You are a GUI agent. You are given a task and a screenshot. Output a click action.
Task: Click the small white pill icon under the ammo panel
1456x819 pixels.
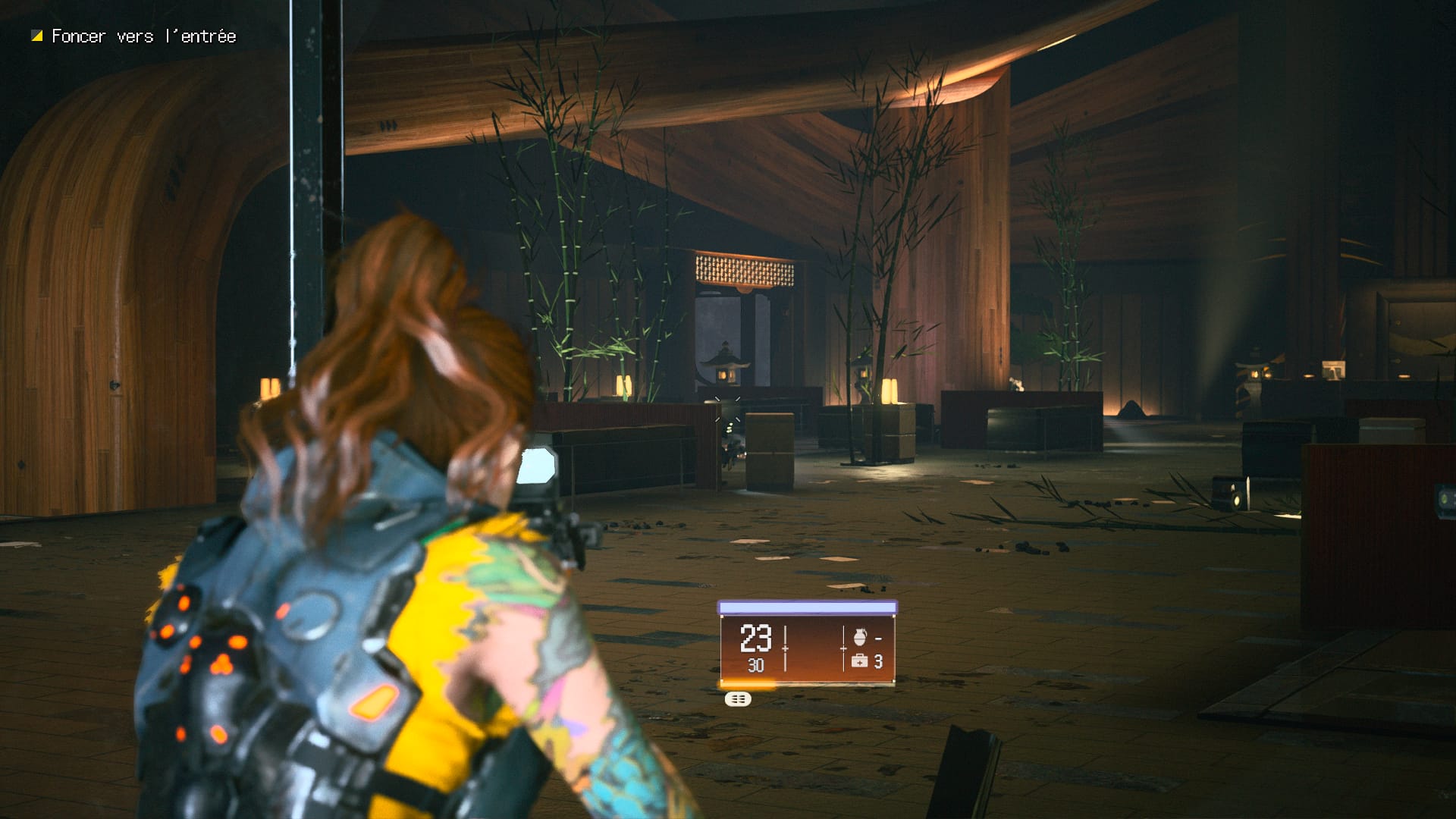coord(738,699)
